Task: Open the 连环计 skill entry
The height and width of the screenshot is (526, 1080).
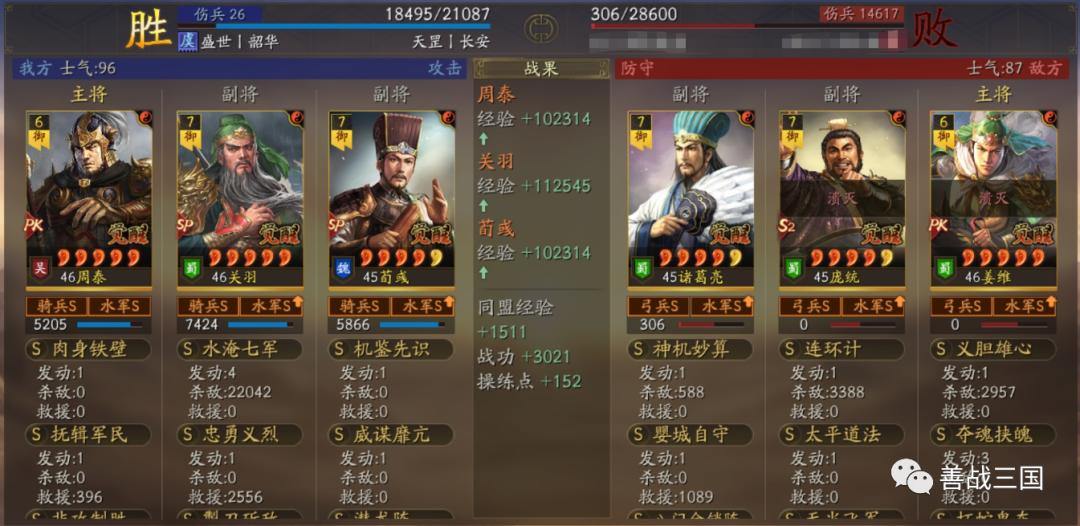Action: [x=842, y=349]
